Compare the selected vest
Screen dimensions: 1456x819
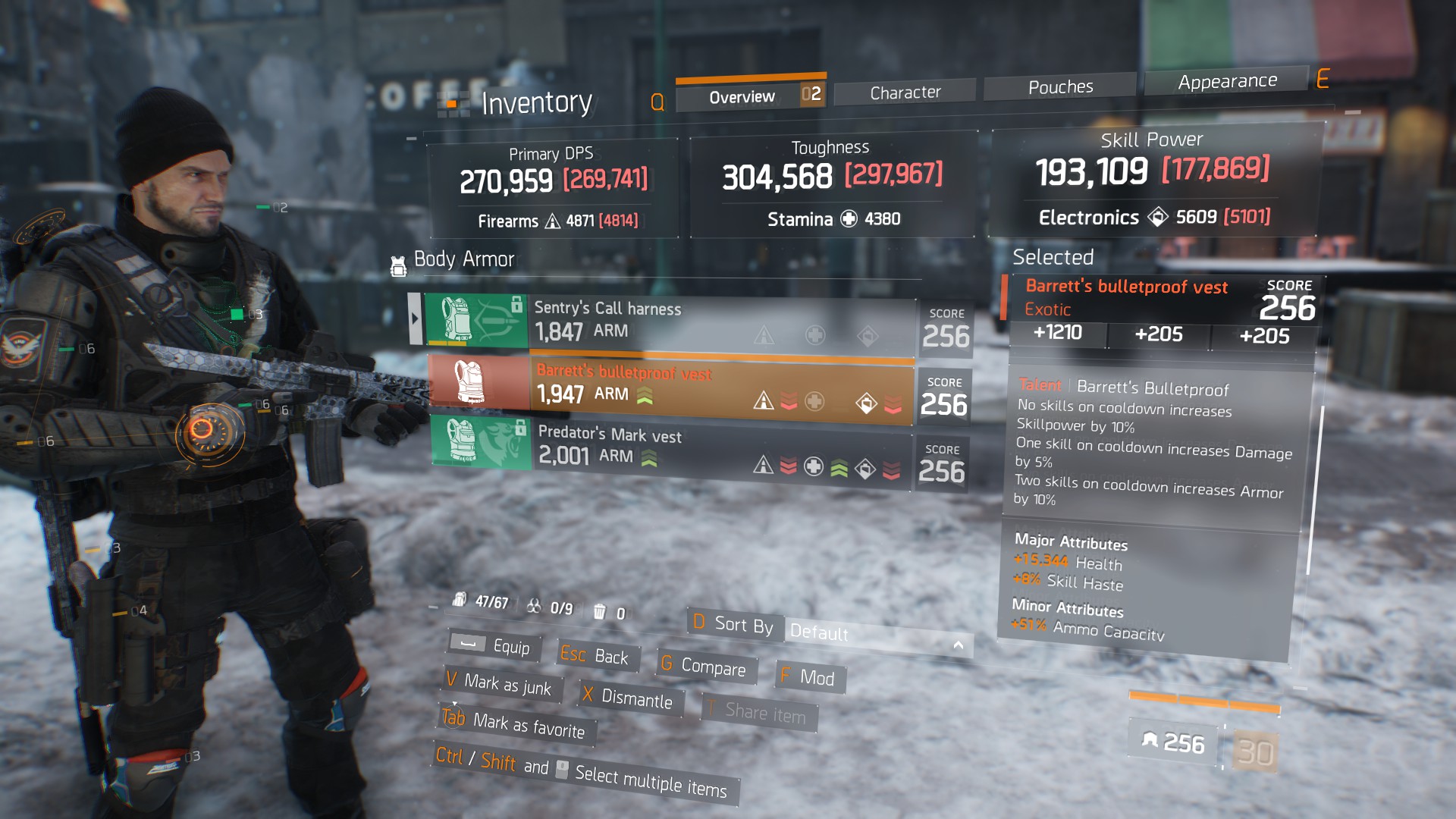pos(703,666)
